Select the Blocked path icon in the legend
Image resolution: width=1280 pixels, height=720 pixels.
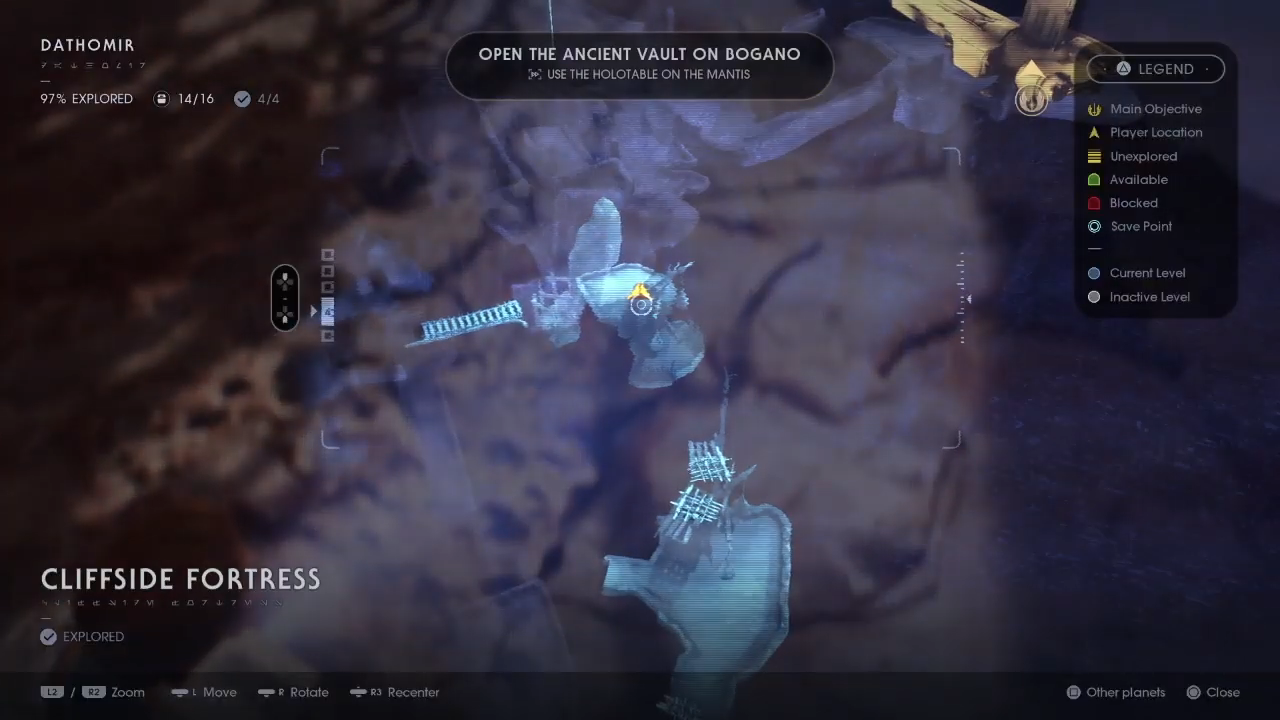[x=1094, y=203]
